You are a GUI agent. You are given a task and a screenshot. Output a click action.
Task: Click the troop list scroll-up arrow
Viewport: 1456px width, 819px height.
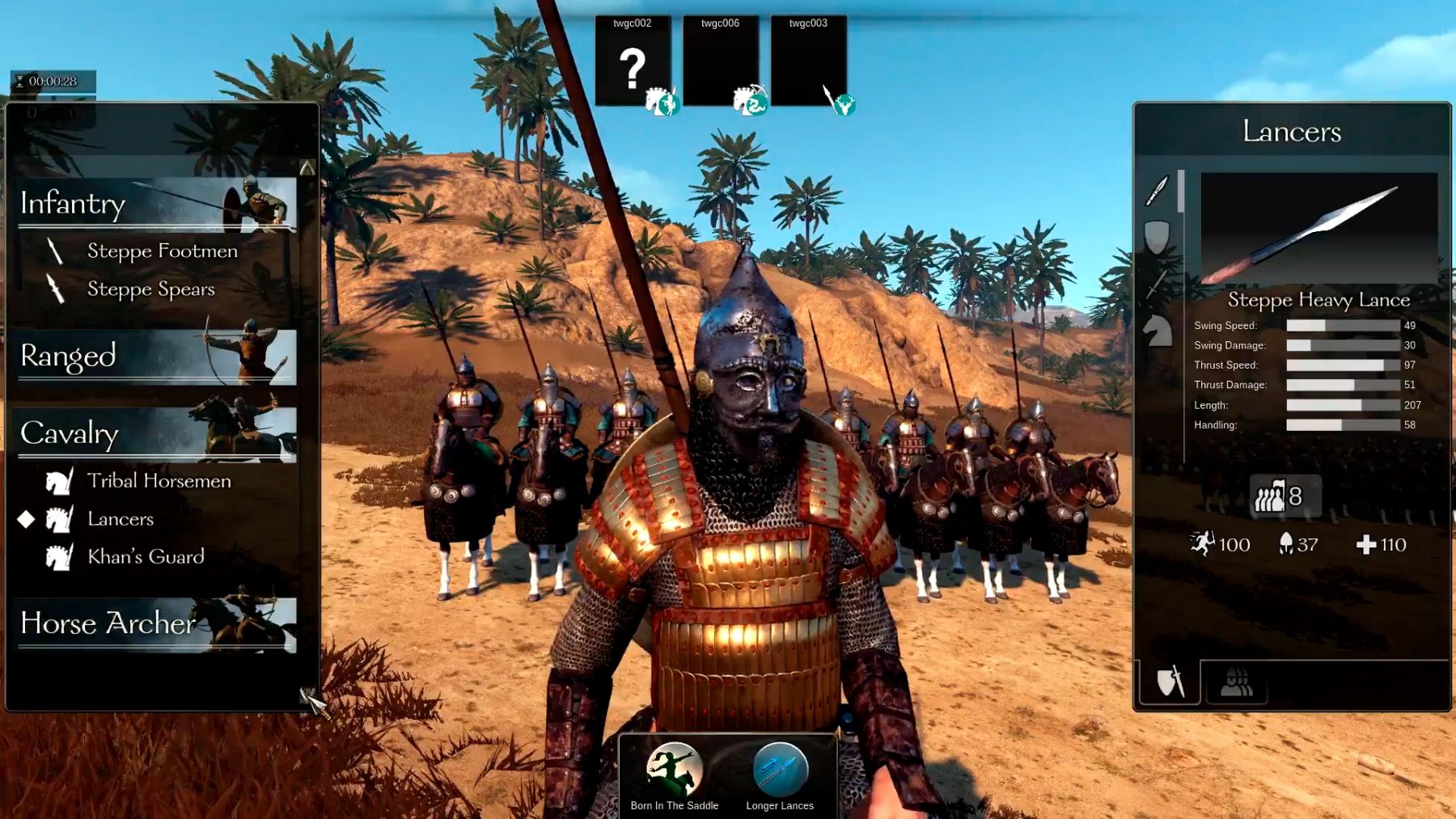tap(307, 168)
